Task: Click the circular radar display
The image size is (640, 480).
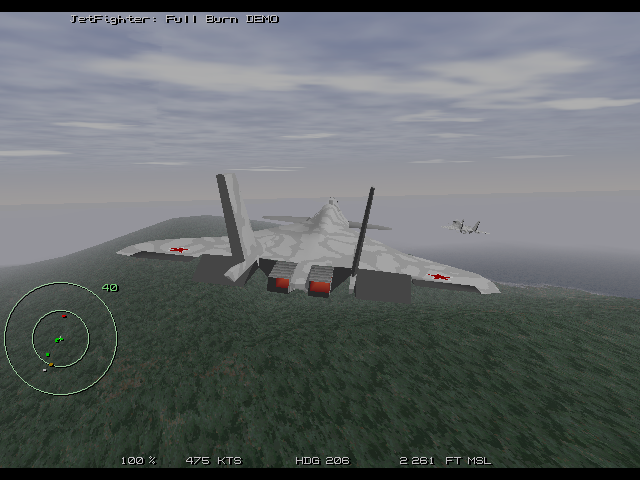Action: click(x=60, y=338)
